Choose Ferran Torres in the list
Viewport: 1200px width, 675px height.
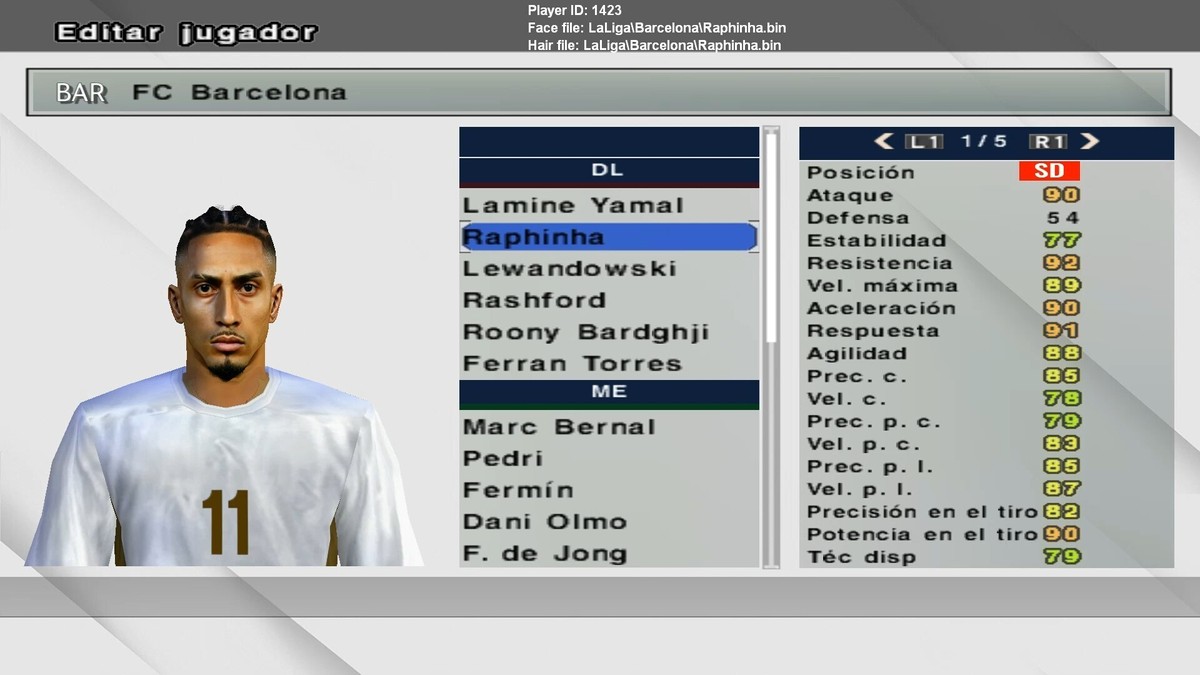point(572,364)
